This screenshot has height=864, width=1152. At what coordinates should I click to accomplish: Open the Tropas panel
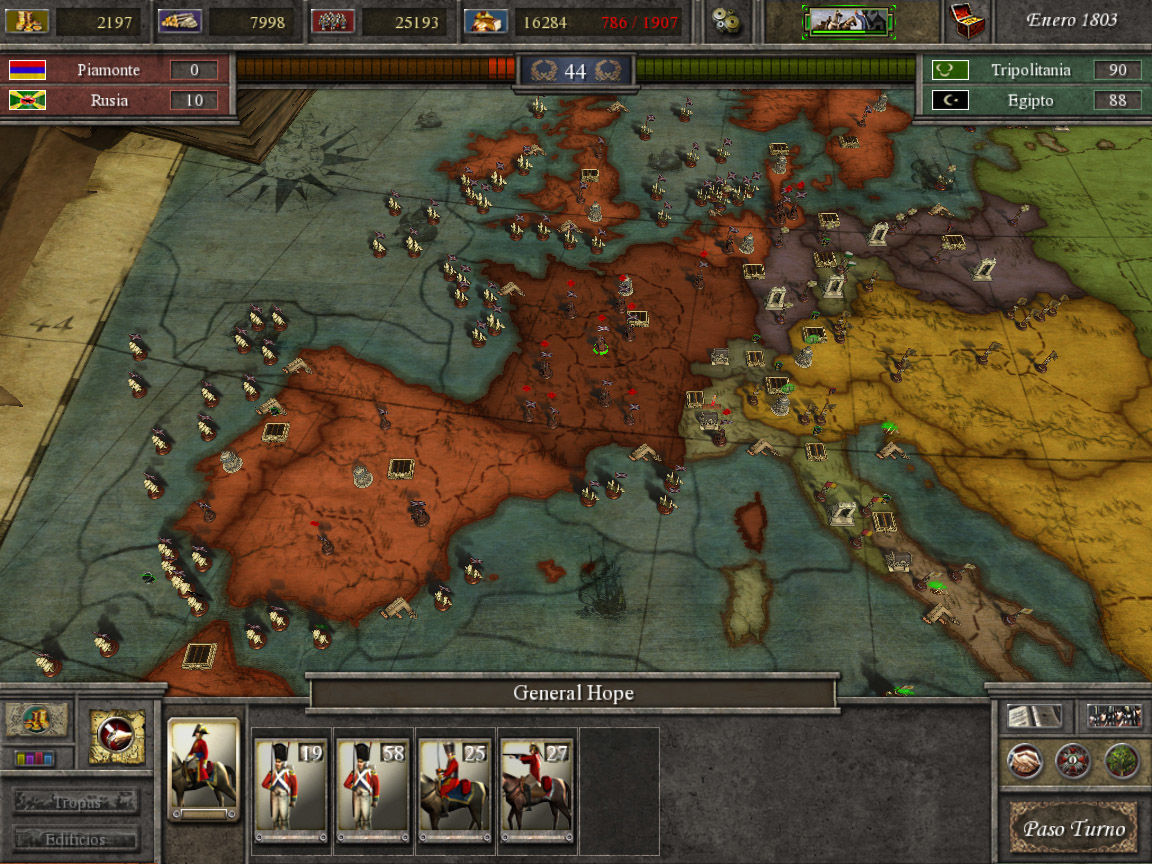click(x=77, y=802)
